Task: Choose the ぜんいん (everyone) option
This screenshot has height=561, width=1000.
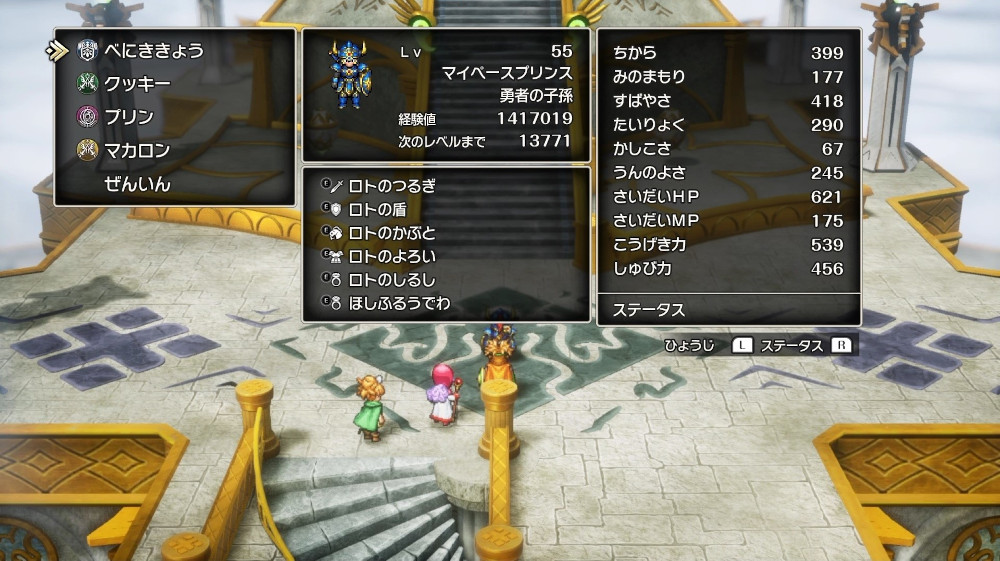Action: pyautogui.click(x=138, y=184)
